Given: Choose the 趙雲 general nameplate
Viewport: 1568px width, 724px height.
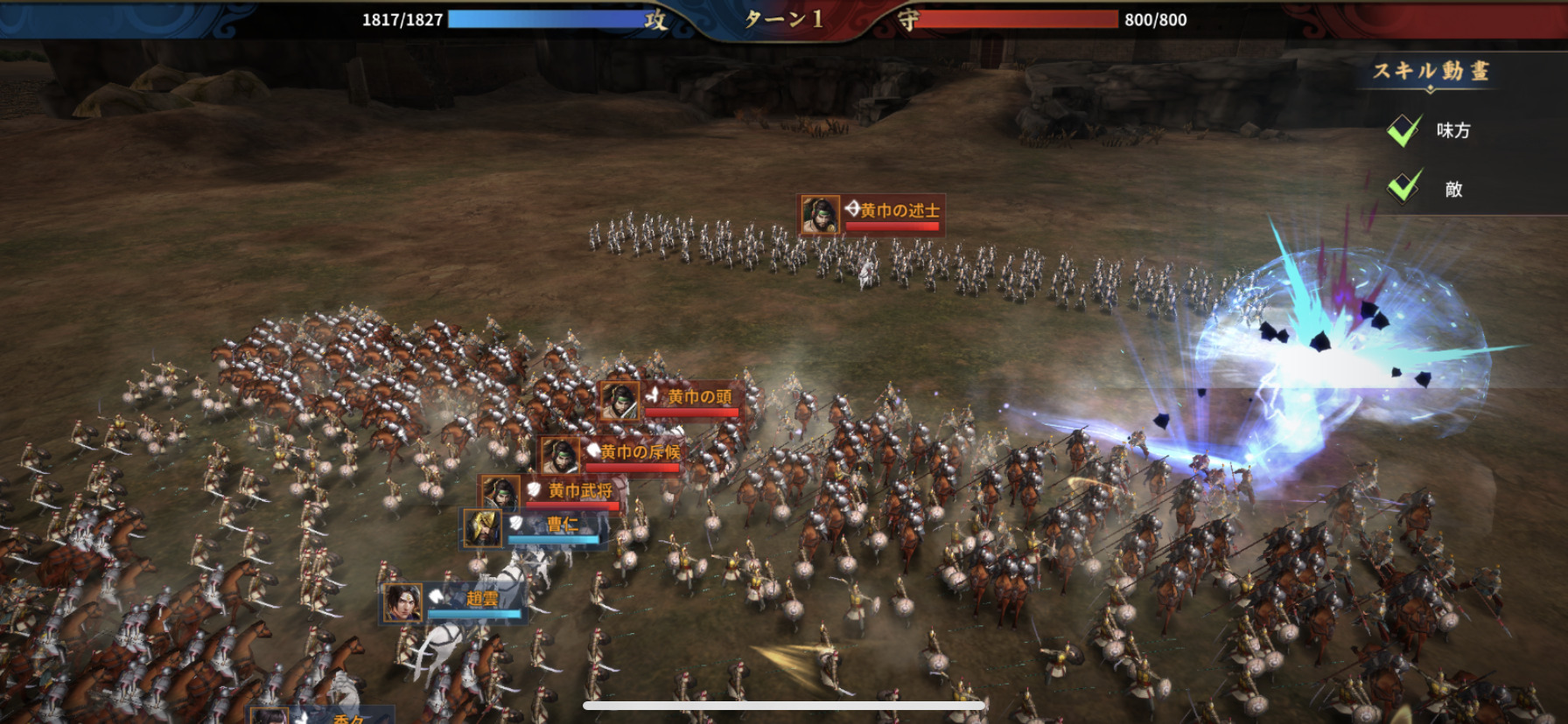Looking at the screenshot, I should click(453, 602).
